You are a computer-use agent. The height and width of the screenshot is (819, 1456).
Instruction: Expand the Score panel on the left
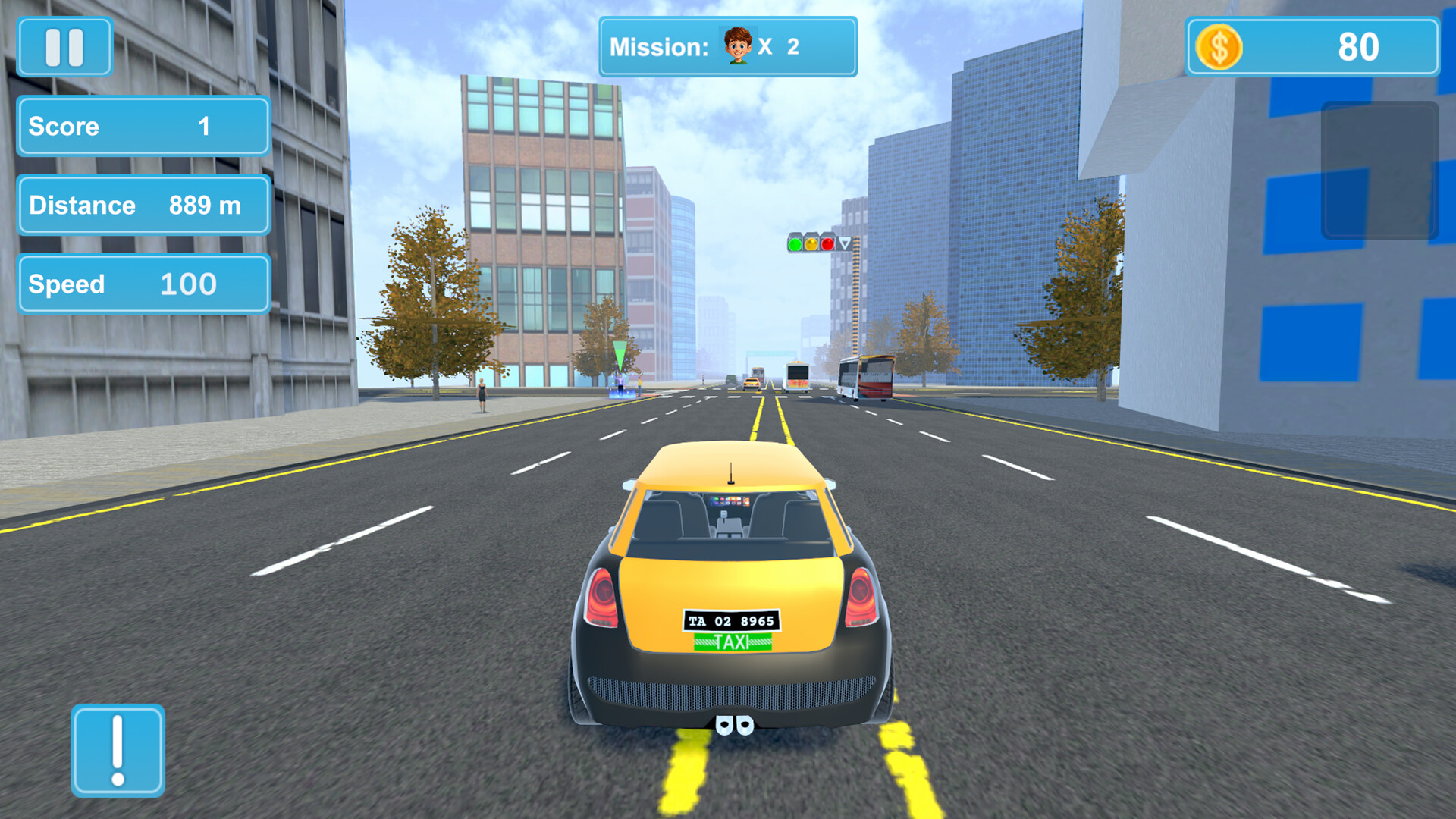(143, 127)
